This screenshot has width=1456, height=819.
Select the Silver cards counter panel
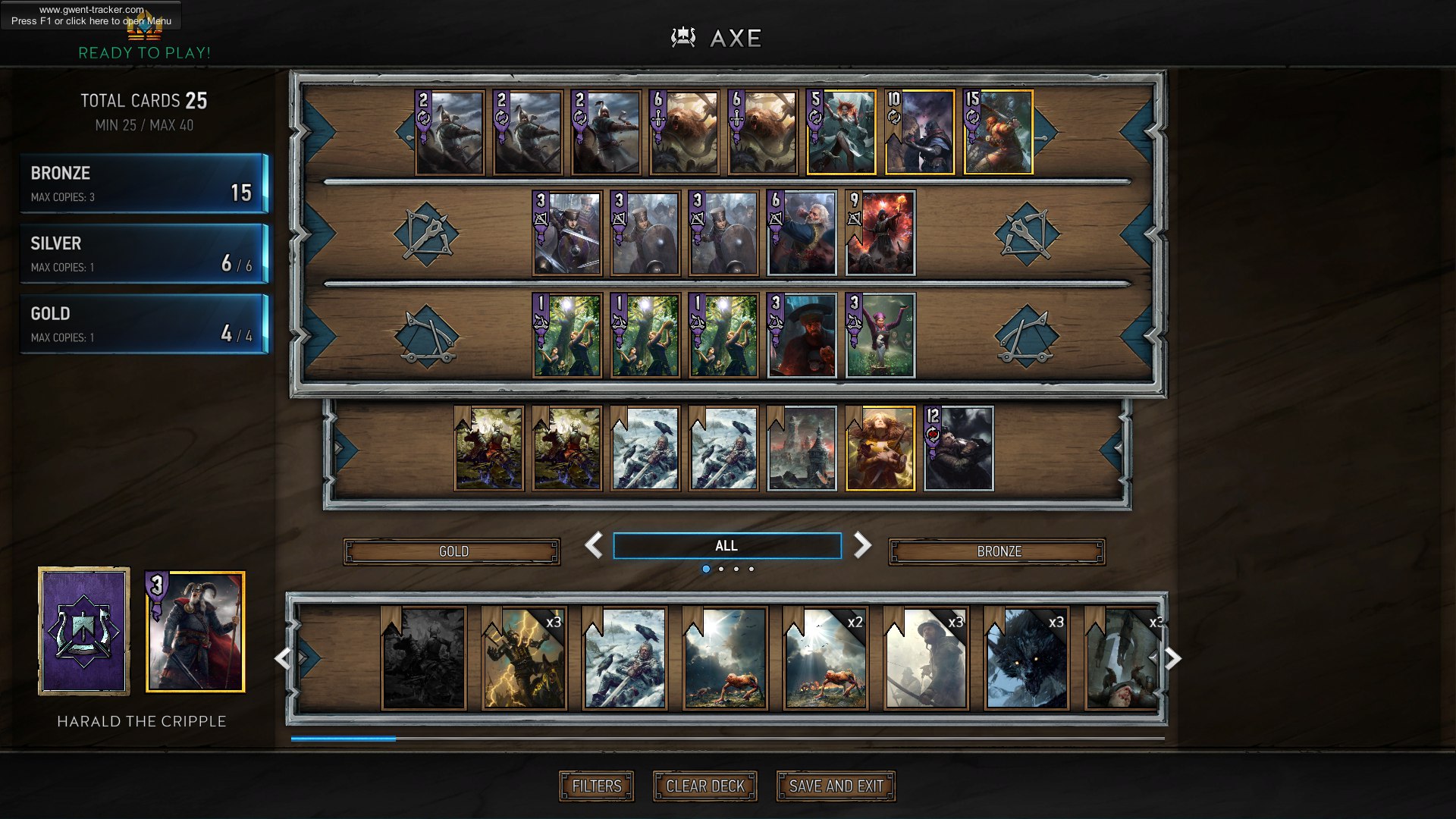144,254
